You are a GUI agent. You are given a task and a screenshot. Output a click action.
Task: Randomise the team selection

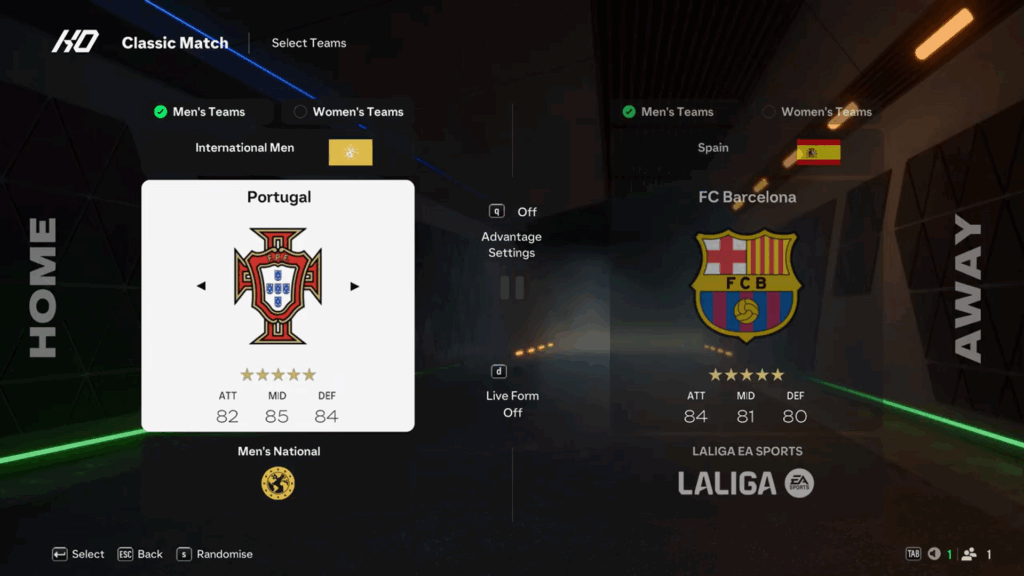tap(214, 554)
